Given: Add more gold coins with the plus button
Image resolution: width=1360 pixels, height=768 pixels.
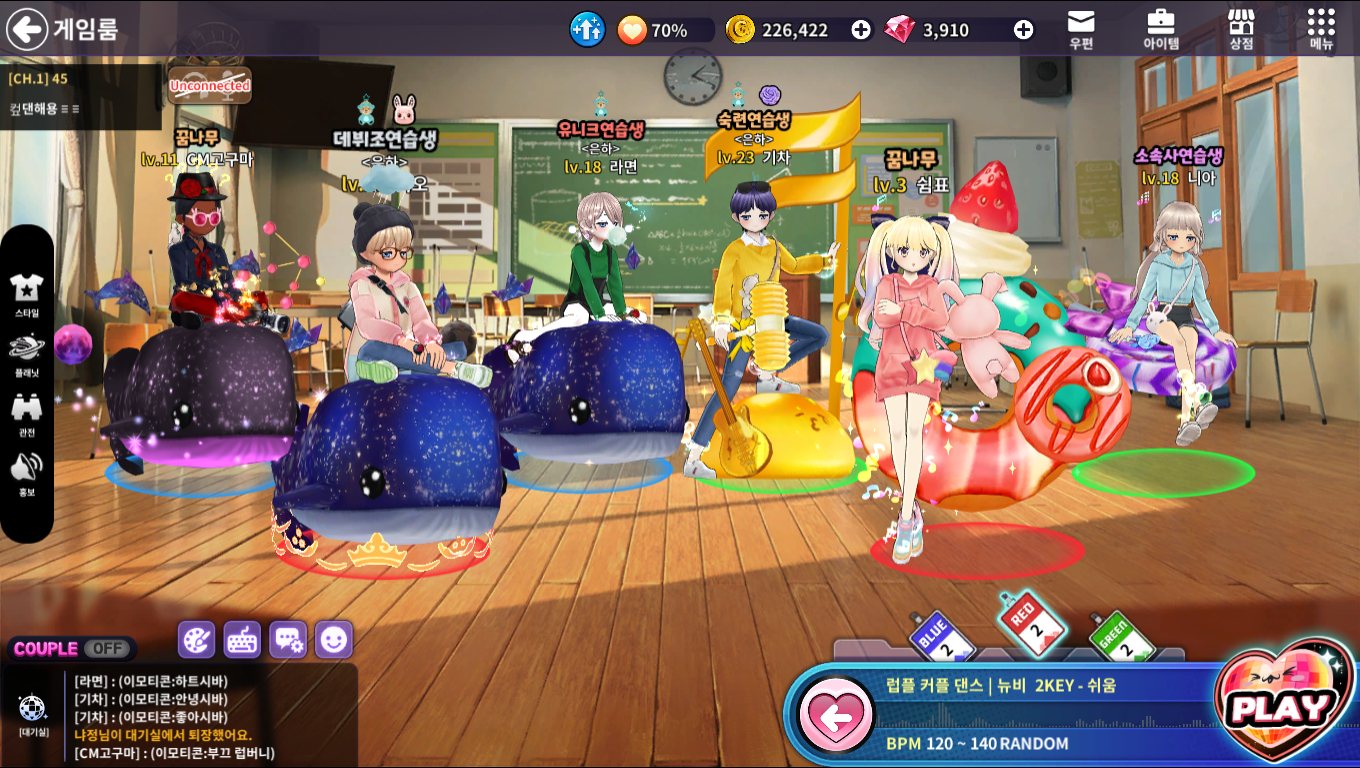Looking at the screenshot, I should [x=861, y=30].
